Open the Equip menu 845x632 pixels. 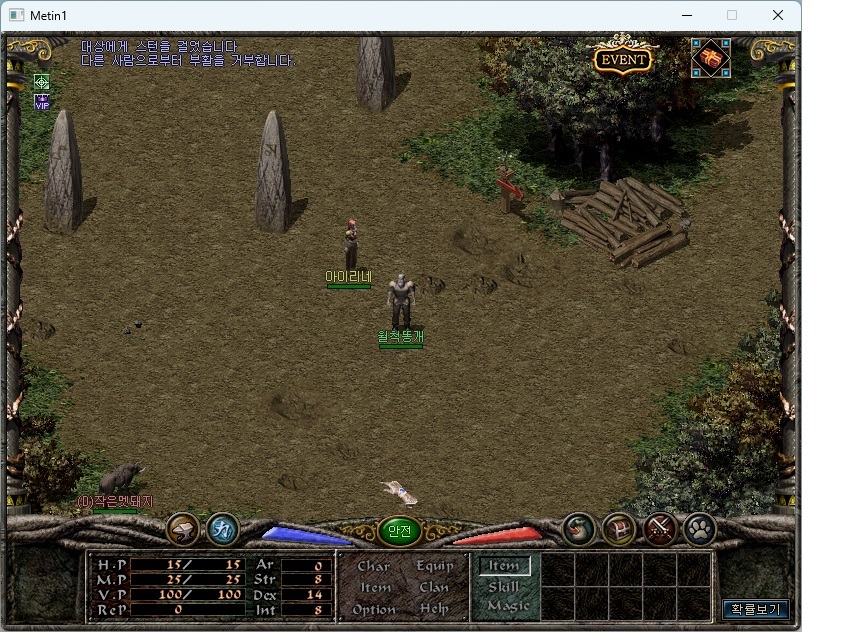[435, 566]
